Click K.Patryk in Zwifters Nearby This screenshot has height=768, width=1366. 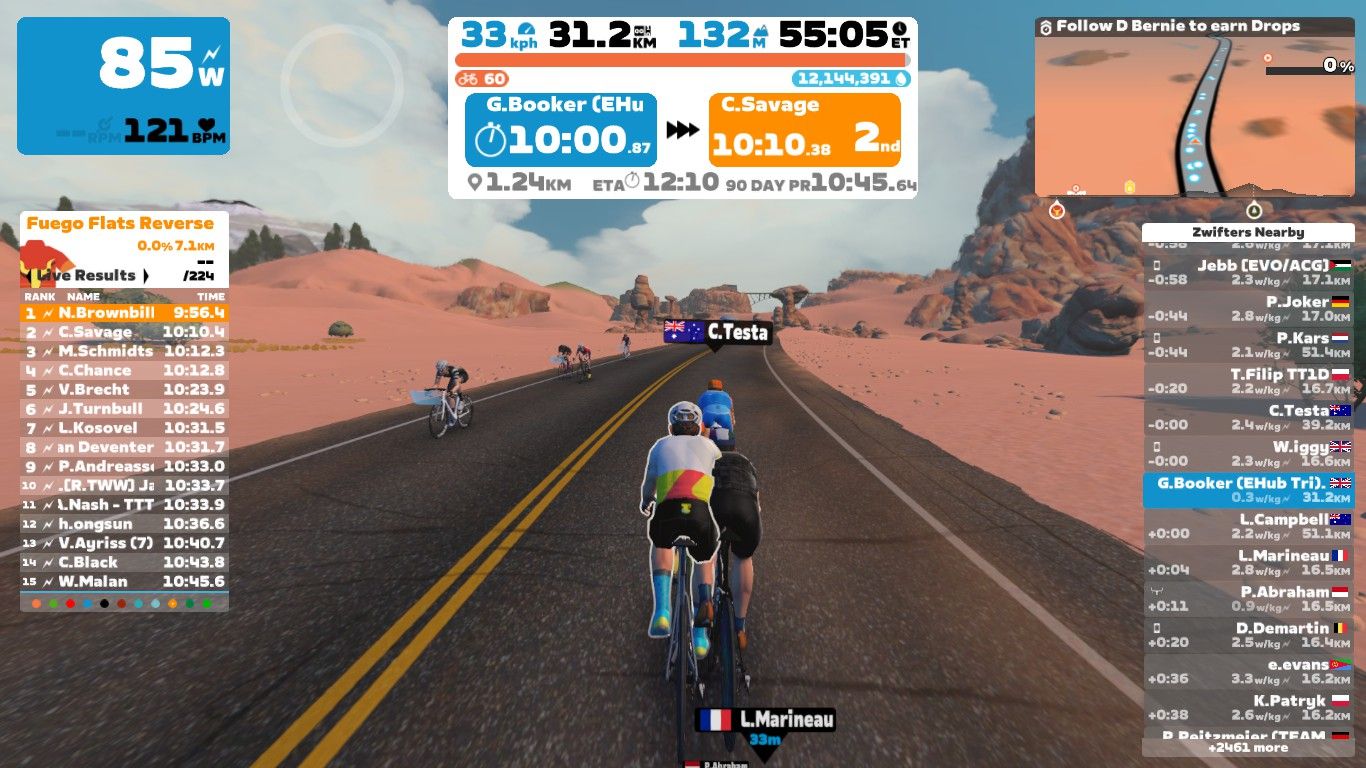pyautogui.click(x=1248, y=708)
